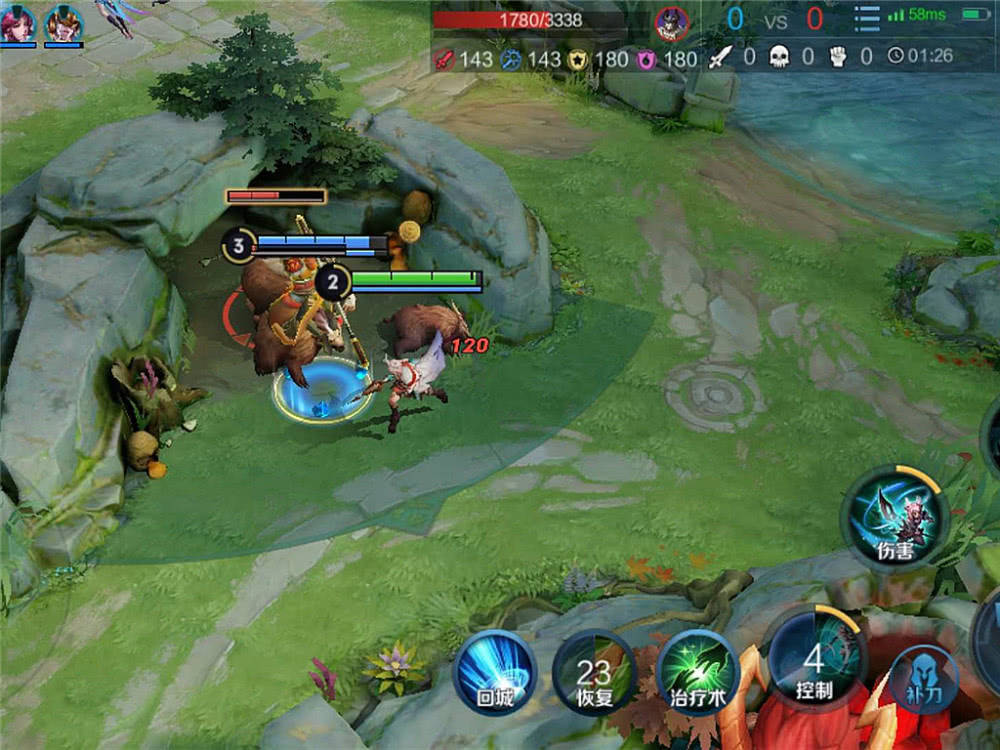Click the pink-haired teammate portrait
1000x750 pixels.
click(18, 23)
